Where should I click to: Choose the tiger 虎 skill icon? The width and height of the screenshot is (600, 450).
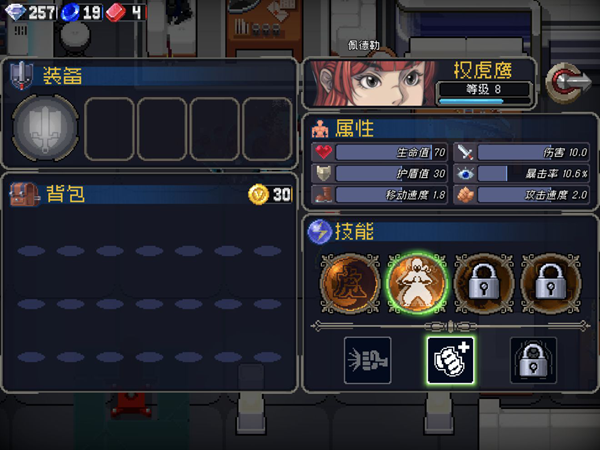(349, 282)
